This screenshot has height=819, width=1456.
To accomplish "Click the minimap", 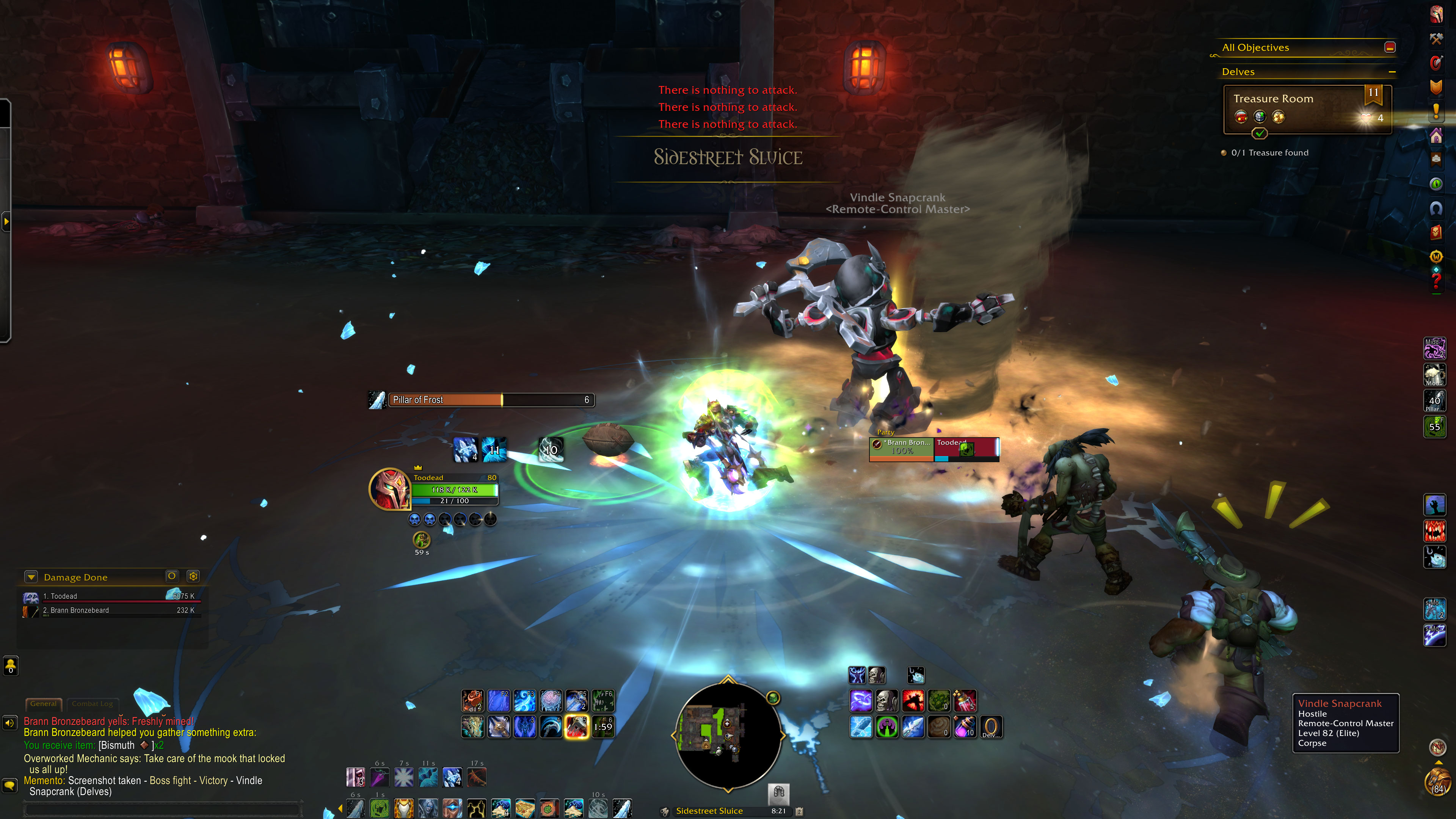I will click(x=728, y=735).
